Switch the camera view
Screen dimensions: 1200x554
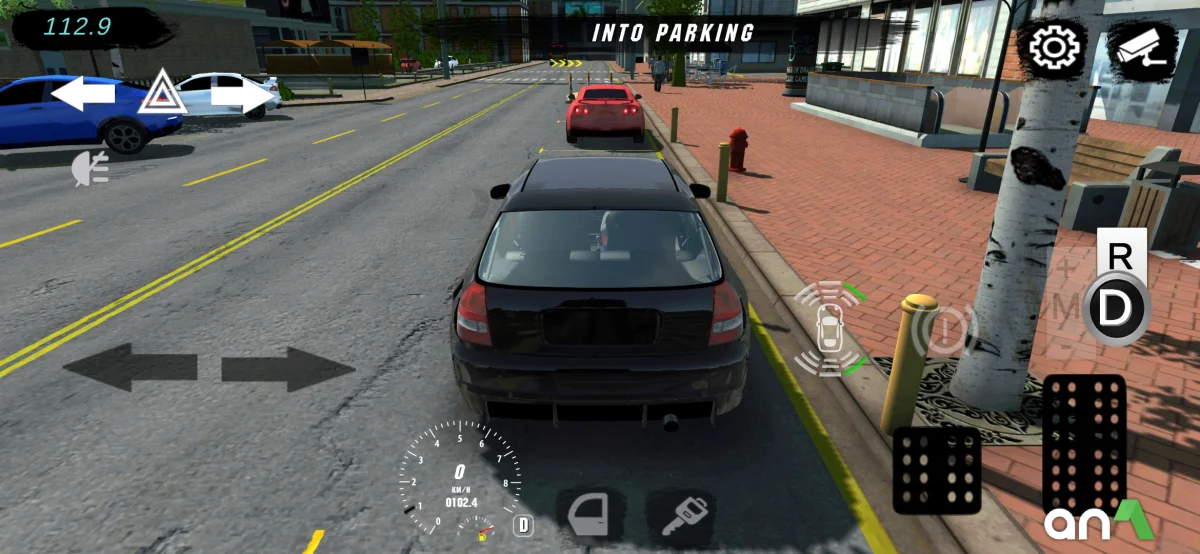(1141, 49)
